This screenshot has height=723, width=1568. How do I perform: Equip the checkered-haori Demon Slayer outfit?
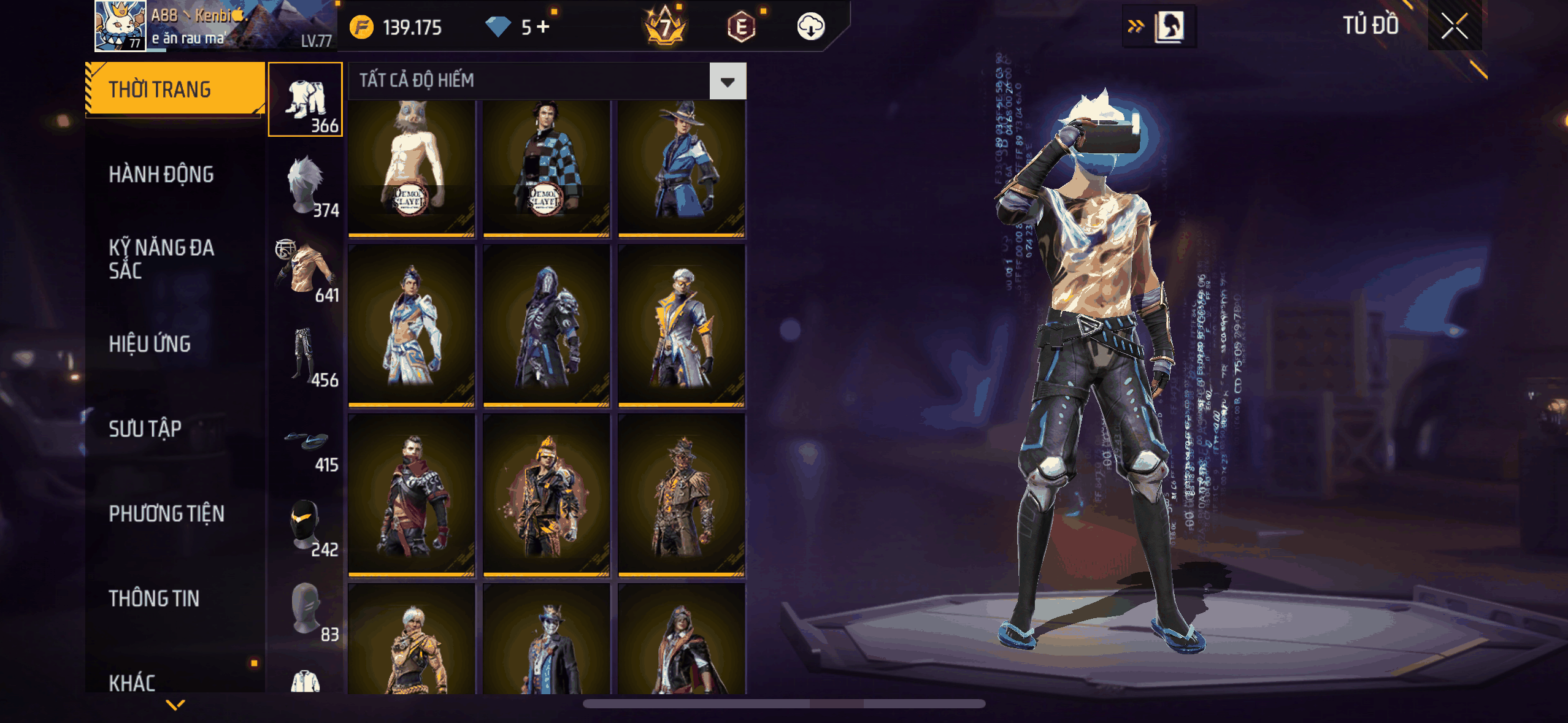[x=546, y=168]
